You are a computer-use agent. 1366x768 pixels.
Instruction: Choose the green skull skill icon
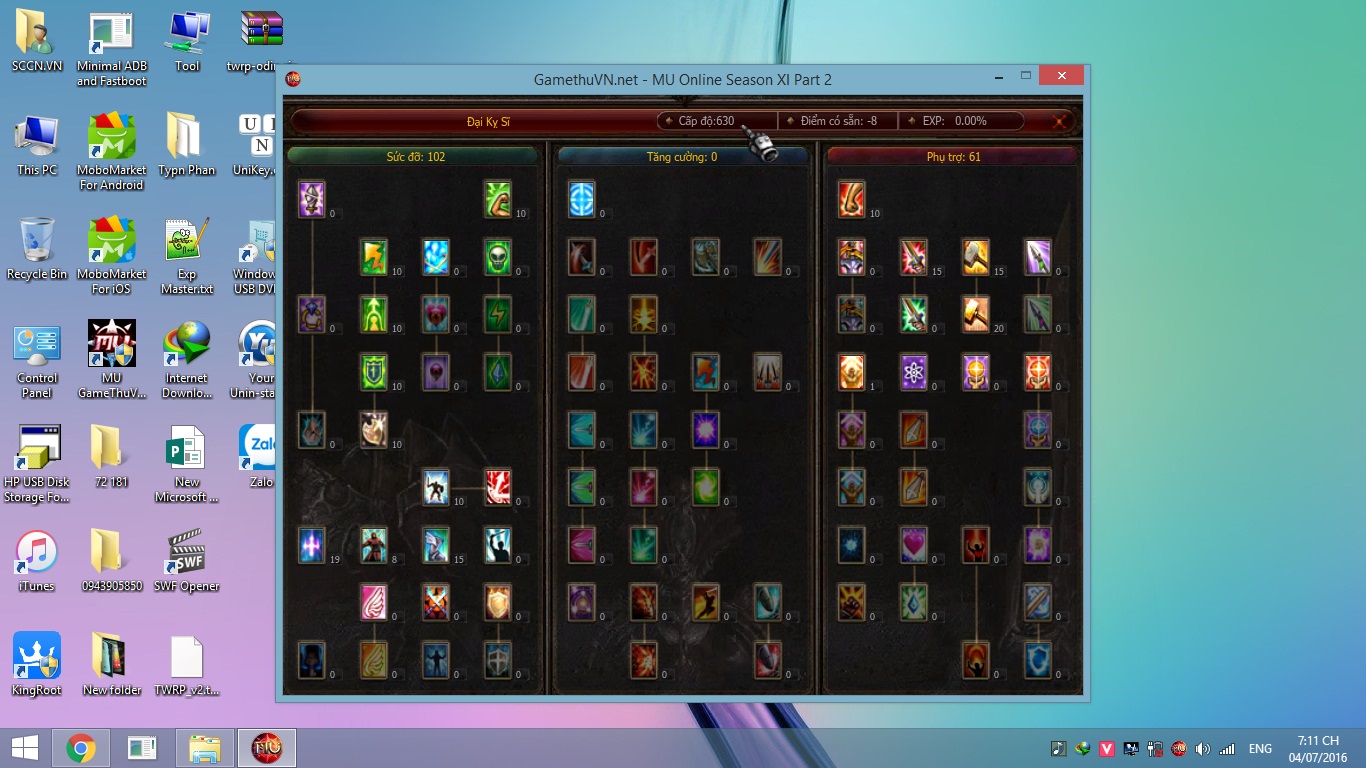[498, 257]
